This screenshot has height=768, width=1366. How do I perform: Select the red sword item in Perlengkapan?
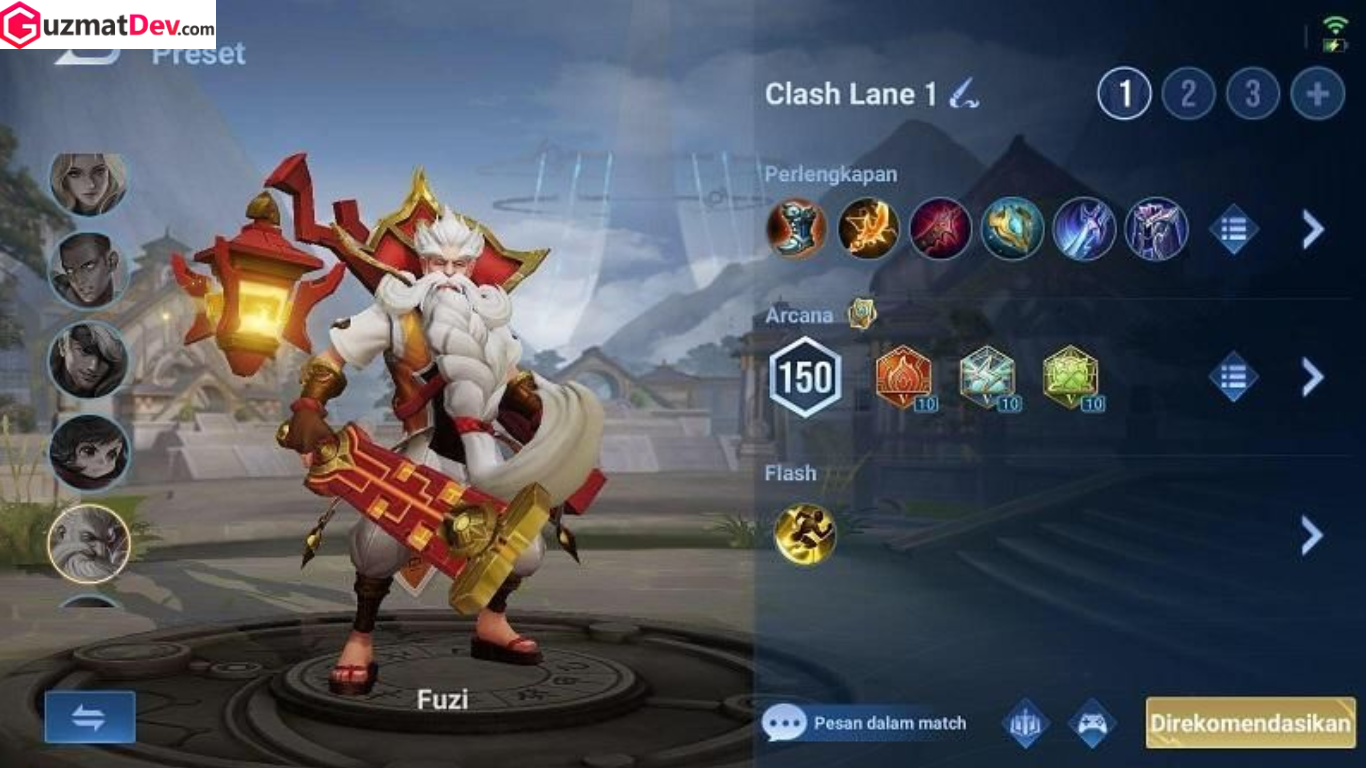938,230
